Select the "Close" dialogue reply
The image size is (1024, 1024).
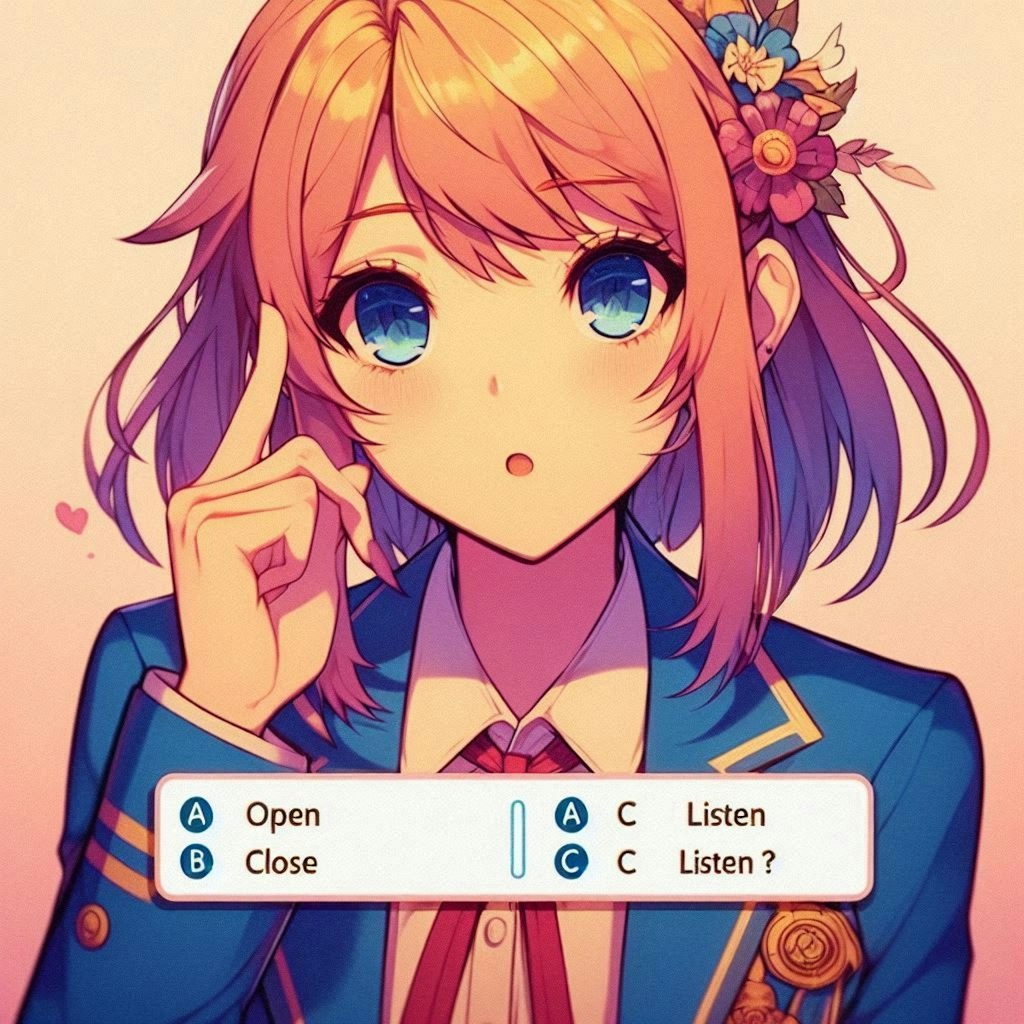[280, 861]
